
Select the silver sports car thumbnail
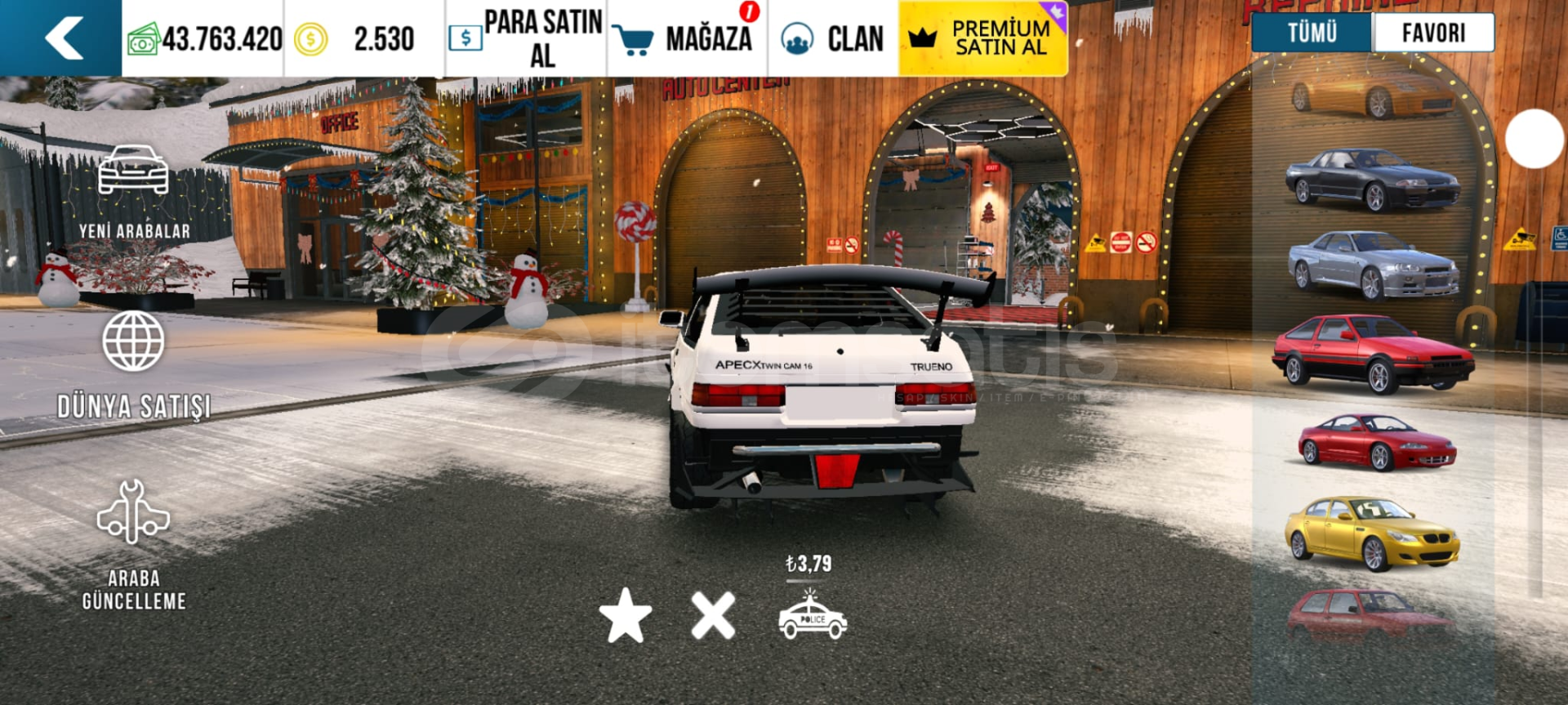coord(1373,264)
